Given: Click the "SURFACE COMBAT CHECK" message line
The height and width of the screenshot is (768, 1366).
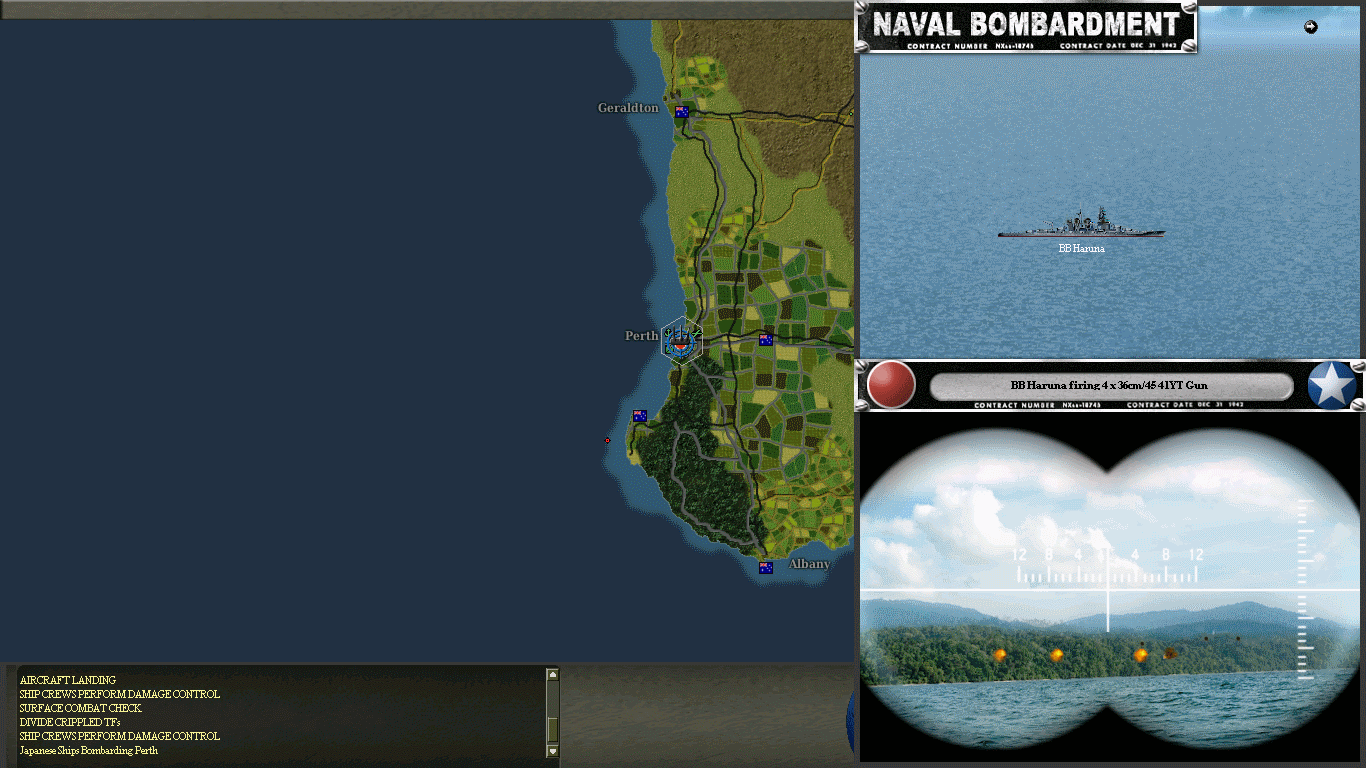Looking at the screenshot, I should click(80, 708).
